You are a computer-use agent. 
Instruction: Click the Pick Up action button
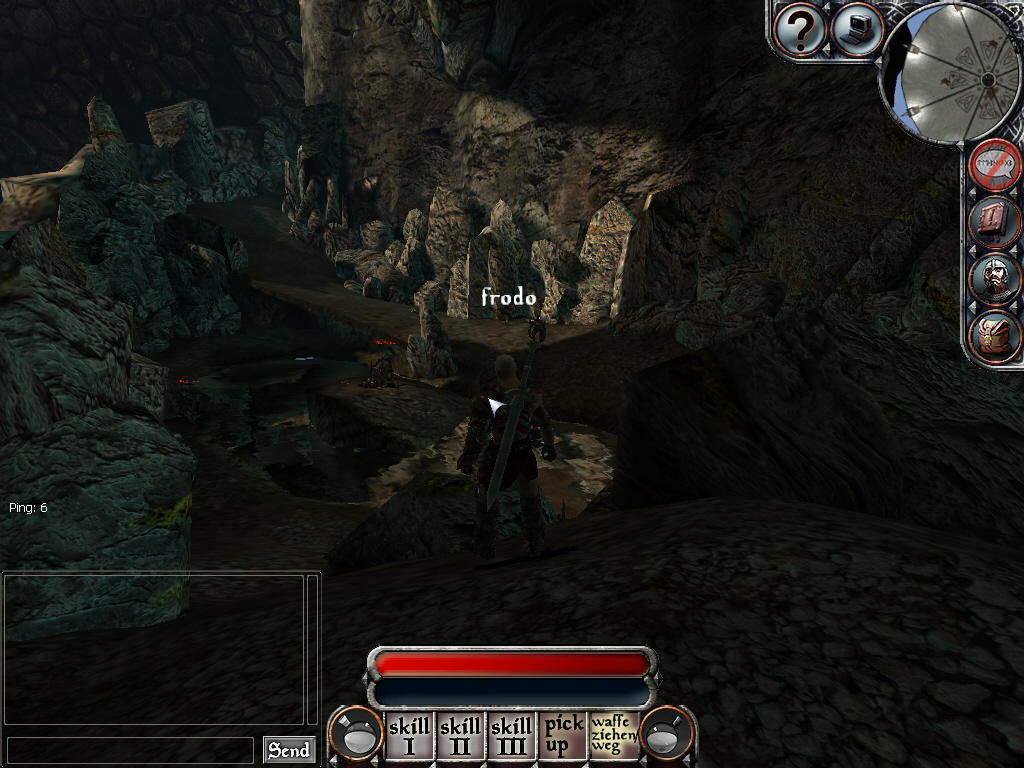coord(563,735)
